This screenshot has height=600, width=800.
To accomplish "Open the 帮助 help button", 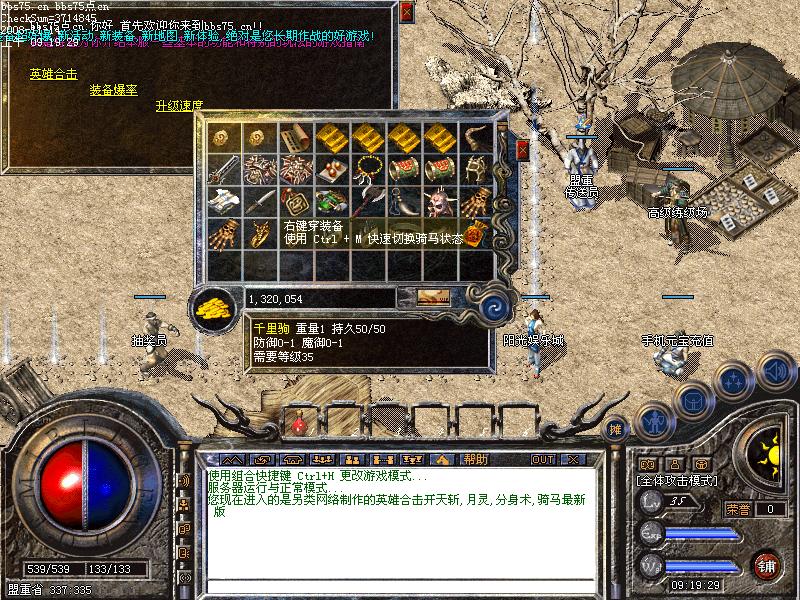I will [x=474, y=459].
